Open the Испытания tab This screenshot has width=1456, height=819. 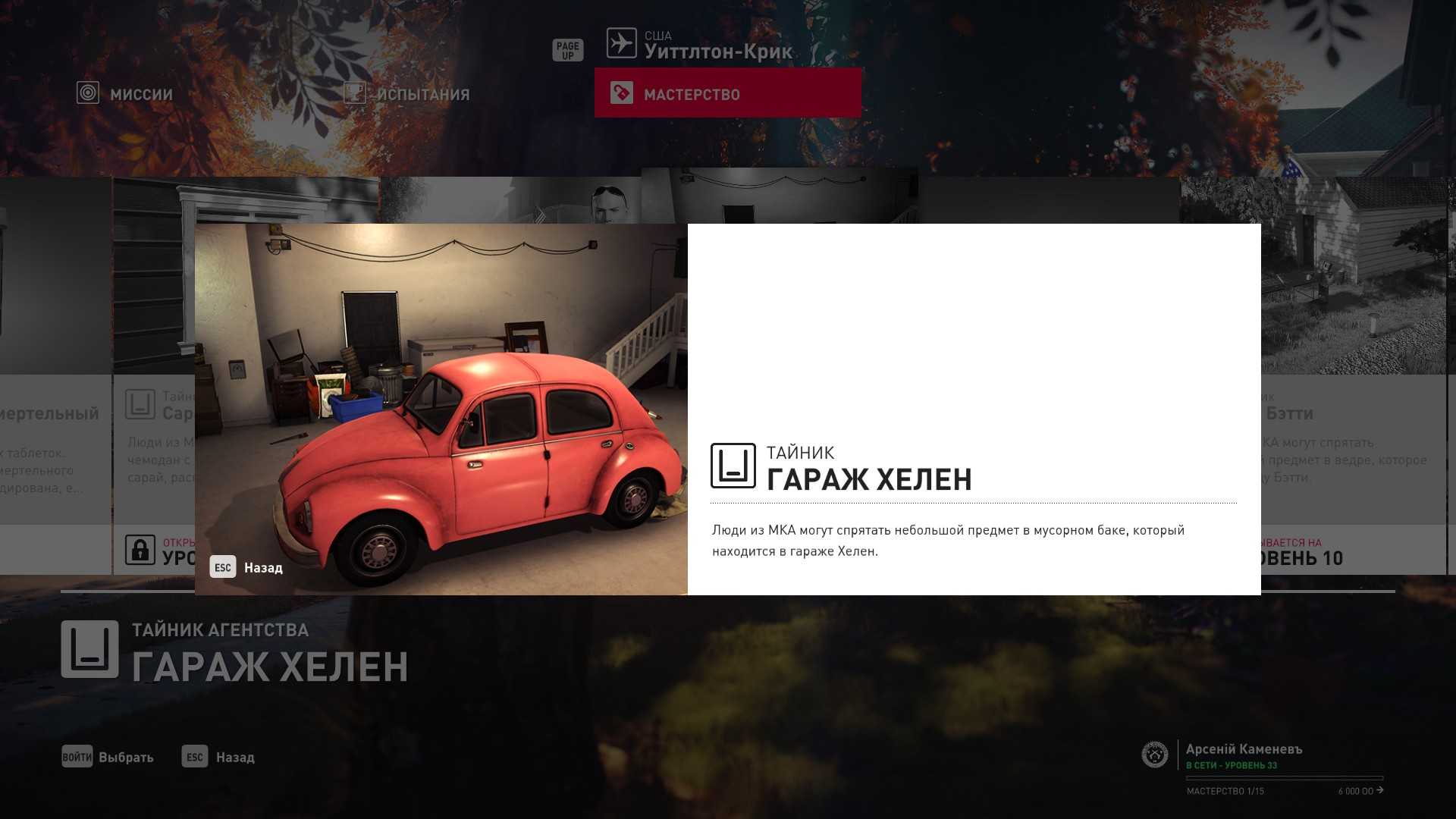(407, 94)
